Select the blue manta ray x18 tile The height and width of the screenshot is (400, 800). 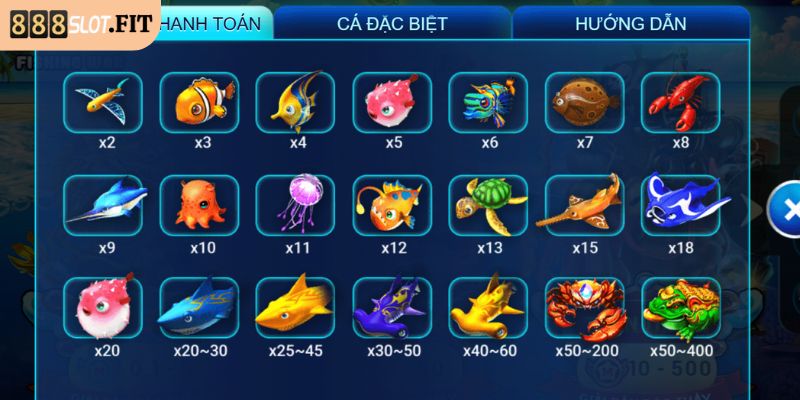[681, 204]
